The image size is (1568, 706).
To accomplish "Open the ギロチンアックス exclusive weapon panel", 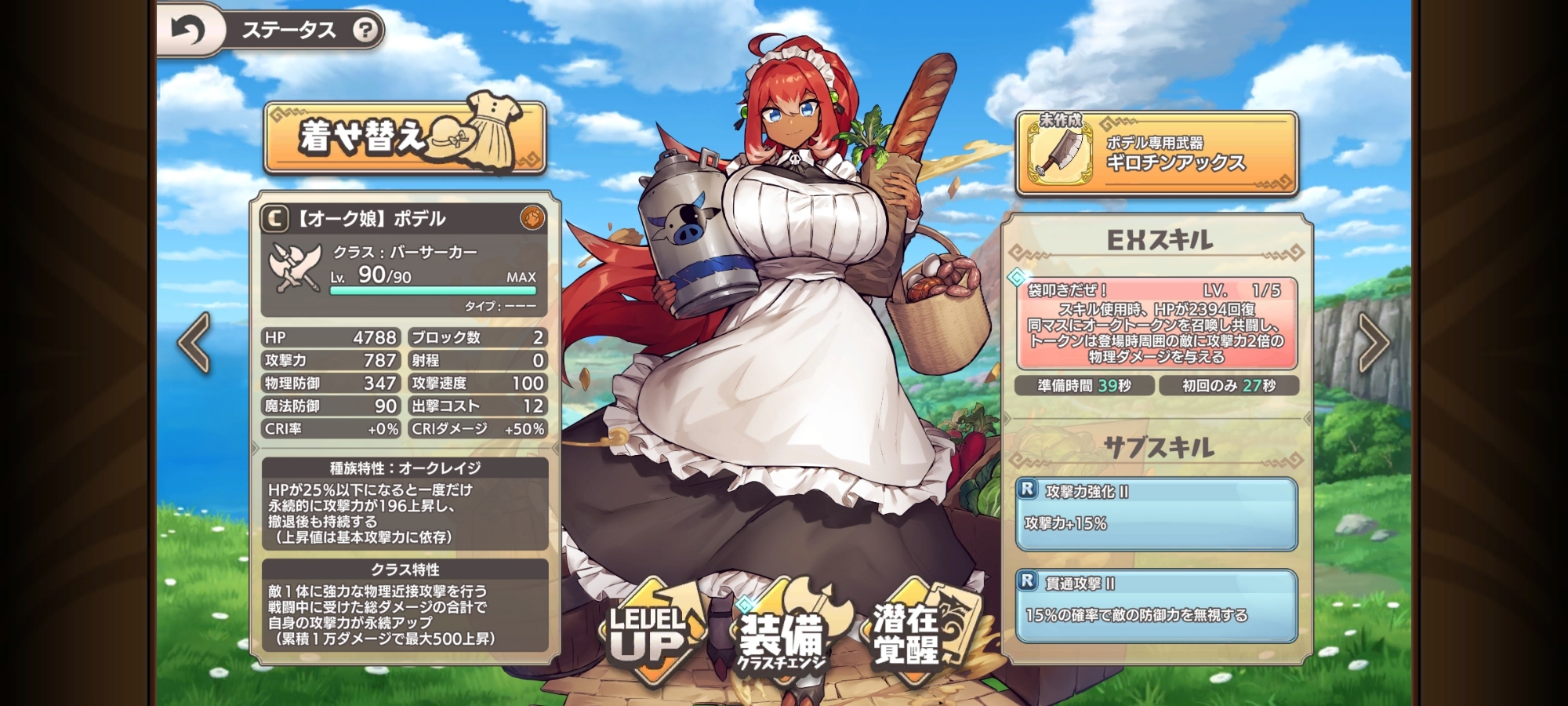I will [x=1156, y=154].
